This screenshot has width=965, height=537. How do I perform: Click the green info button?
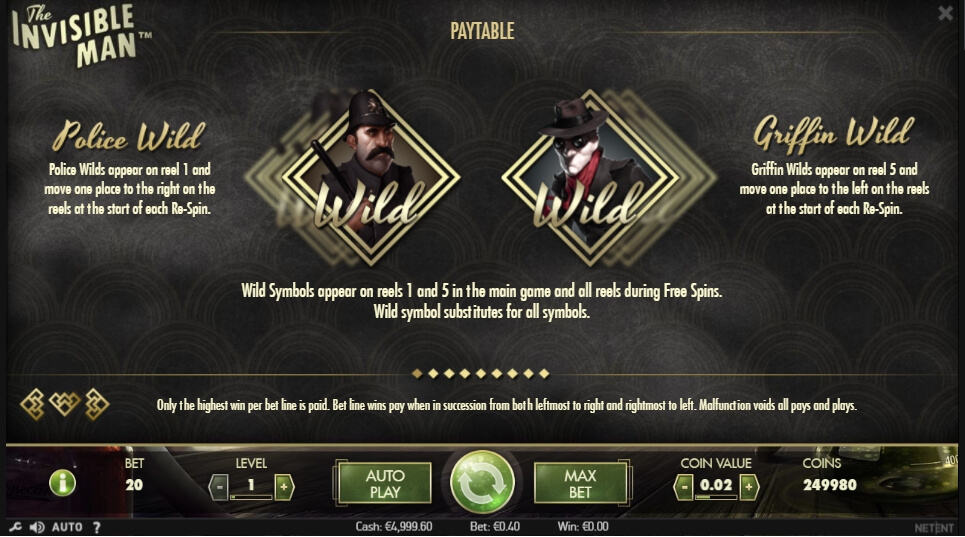pos(62,484)
